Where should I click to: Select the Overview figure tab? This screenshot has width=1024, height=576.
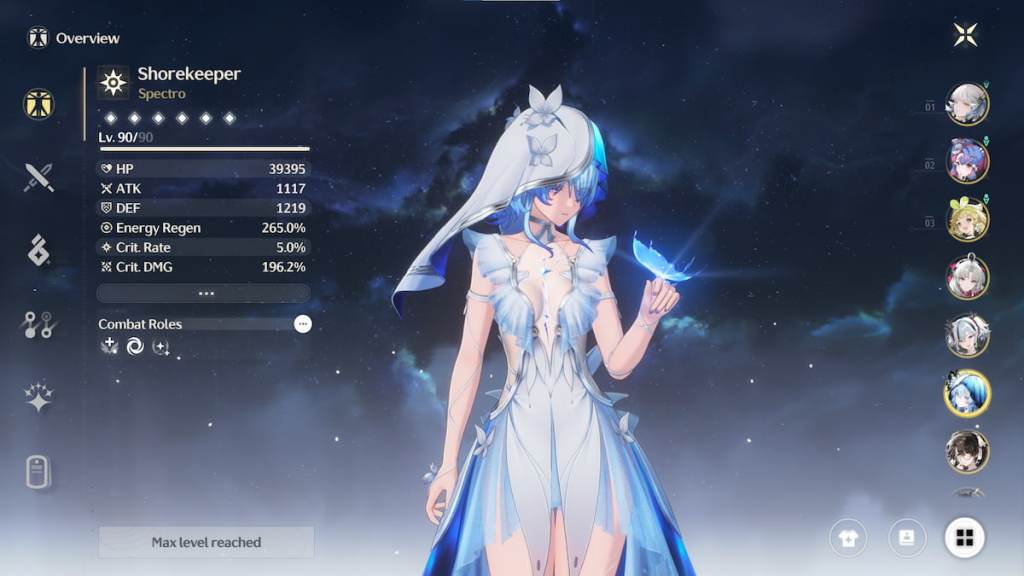[x=39, y=105]
